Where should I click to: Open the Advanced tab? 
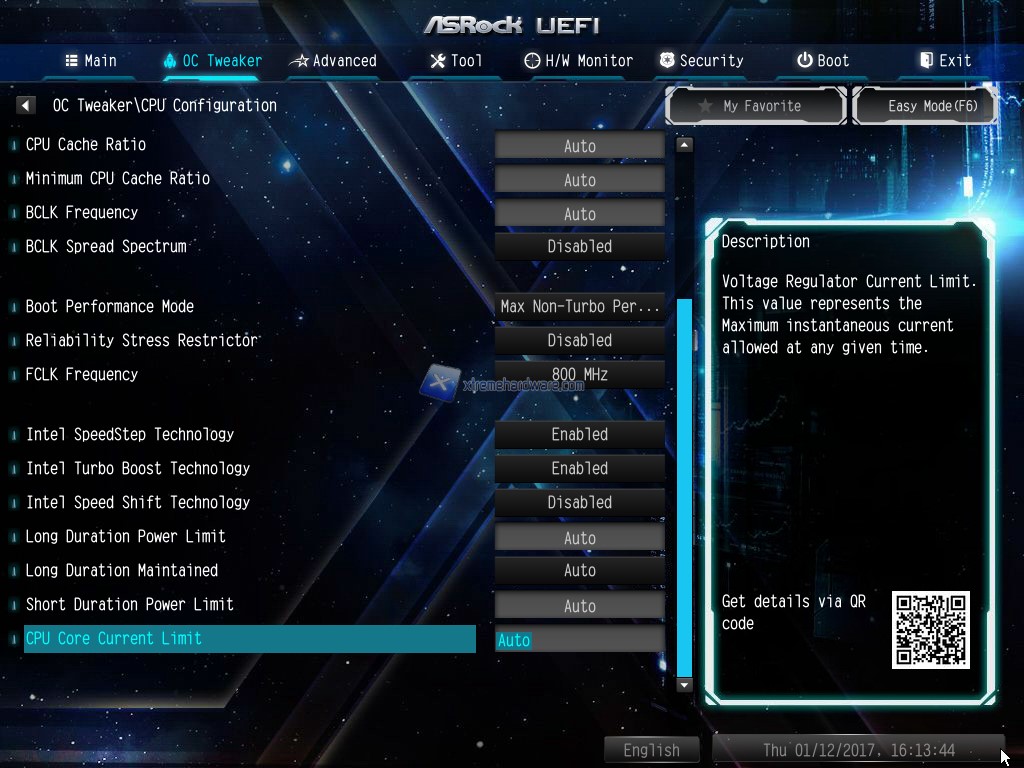click(x=333, y=61)
